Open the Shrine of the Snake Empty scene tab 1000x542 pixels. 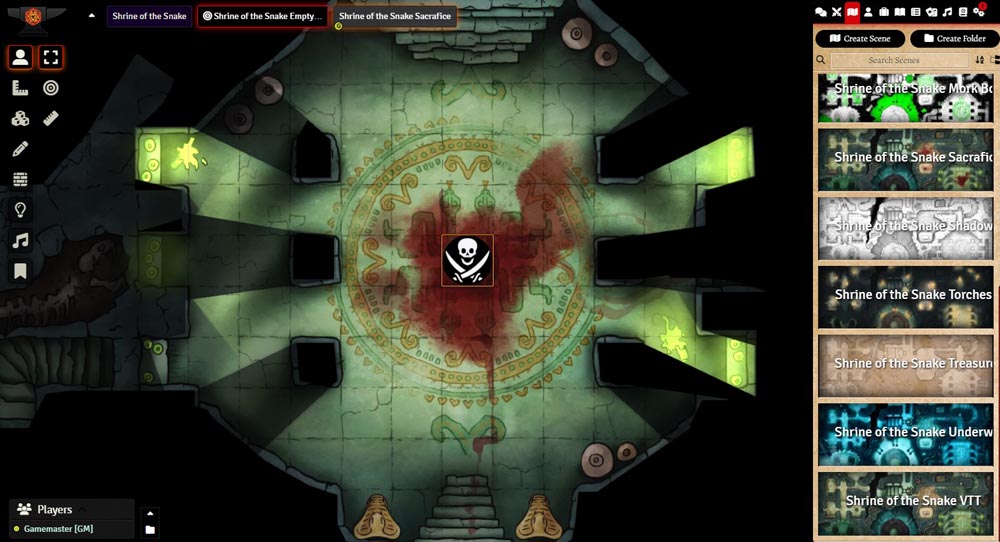(x=262, y=16)
